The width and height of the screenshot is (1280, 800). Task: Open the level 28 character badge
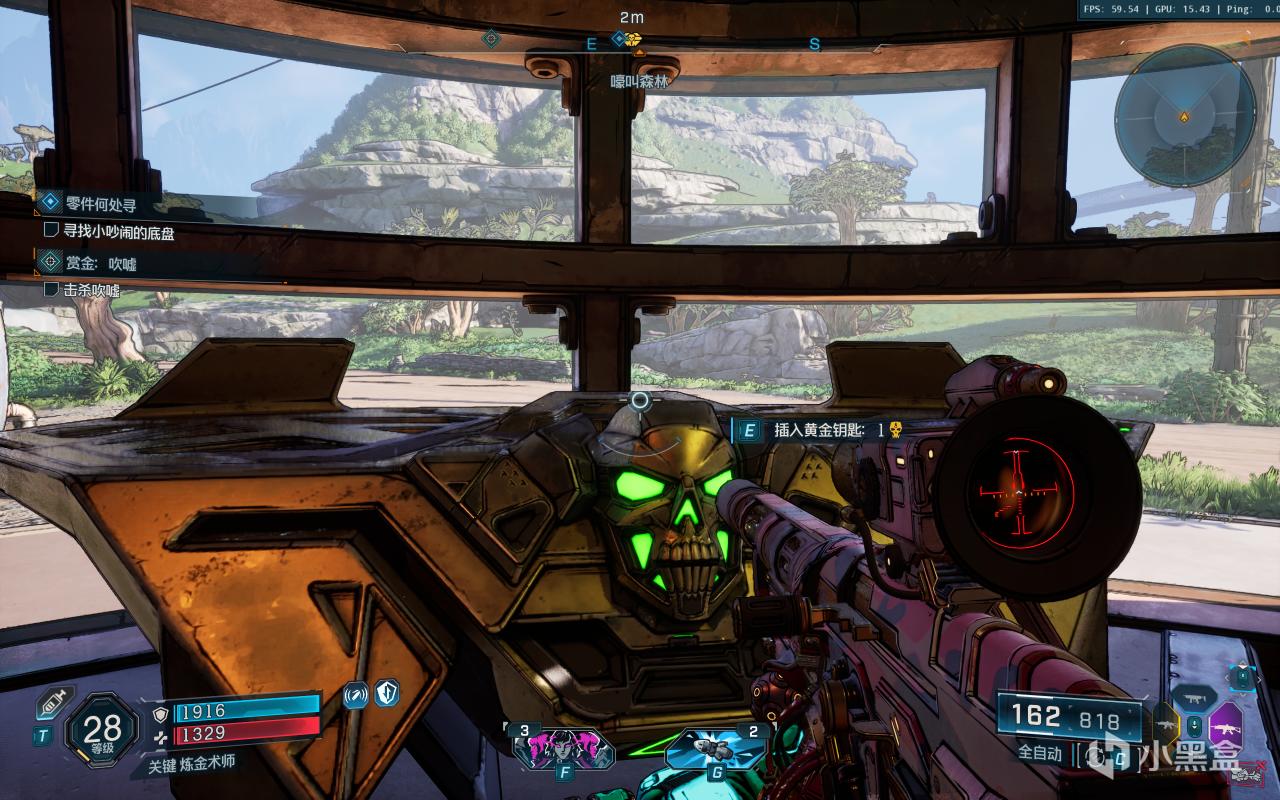pyautogui.click(x=103, y=730)
